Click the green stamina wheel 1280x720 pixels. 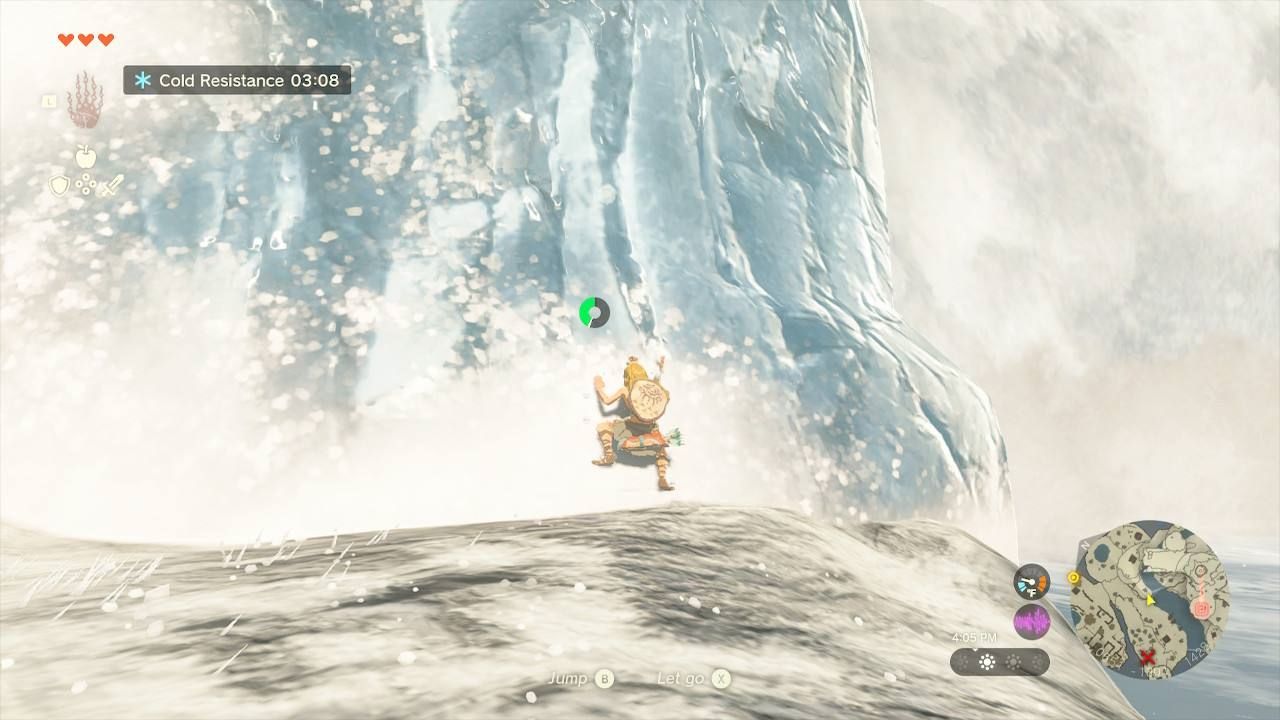(x=594, y=311)
